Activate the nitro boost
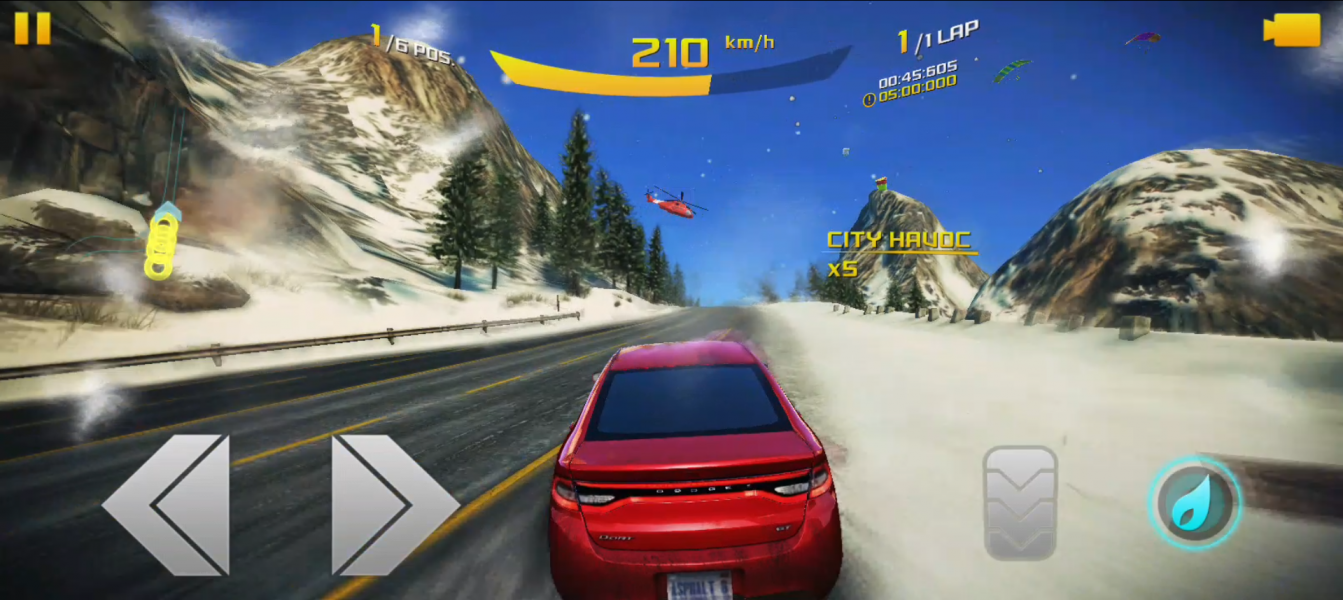This screenshot has width=1343, height=600. click(1193, 502)
